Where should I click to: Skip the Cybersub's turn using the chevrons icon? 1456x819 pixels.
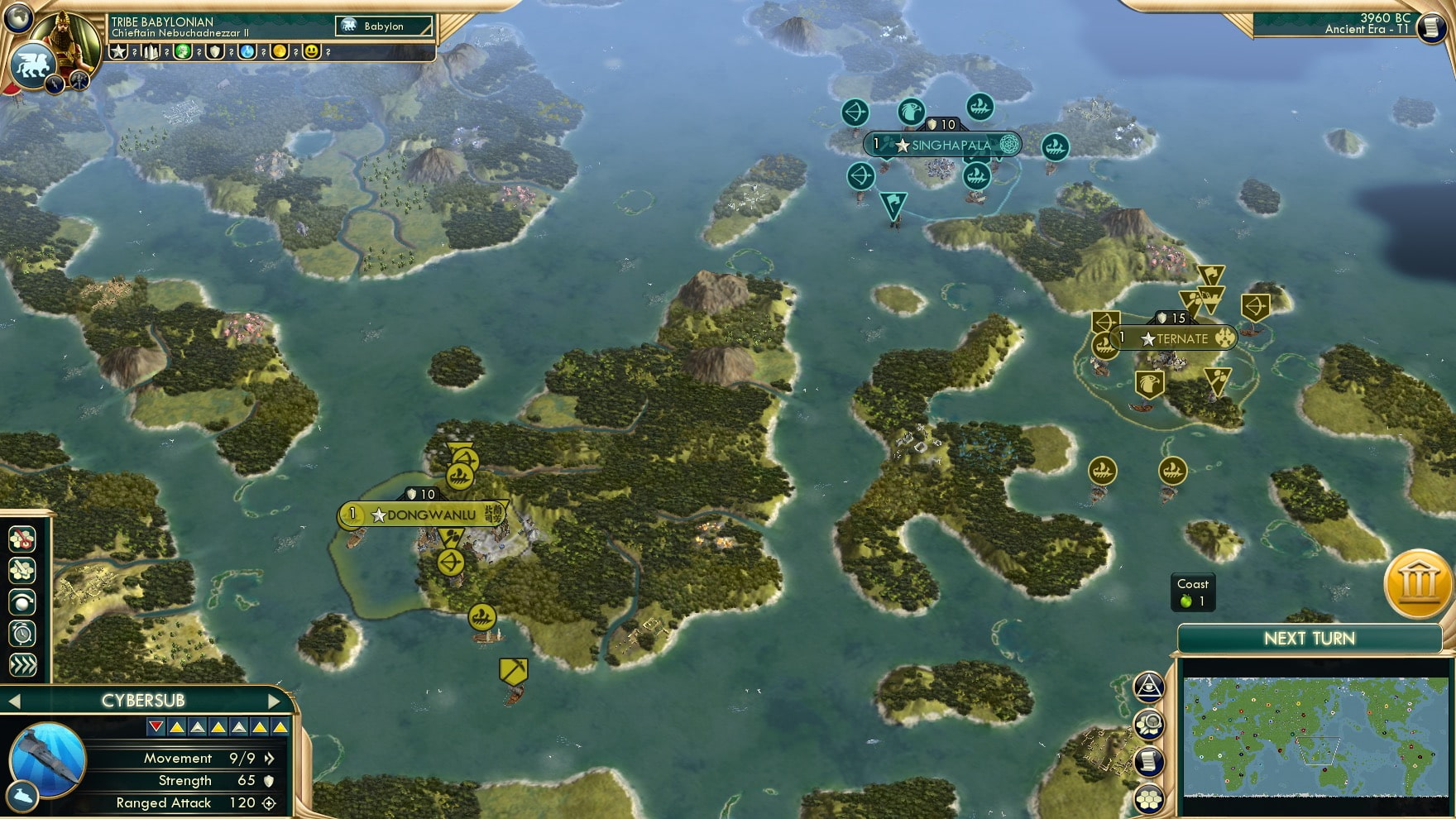pos(22,663)
